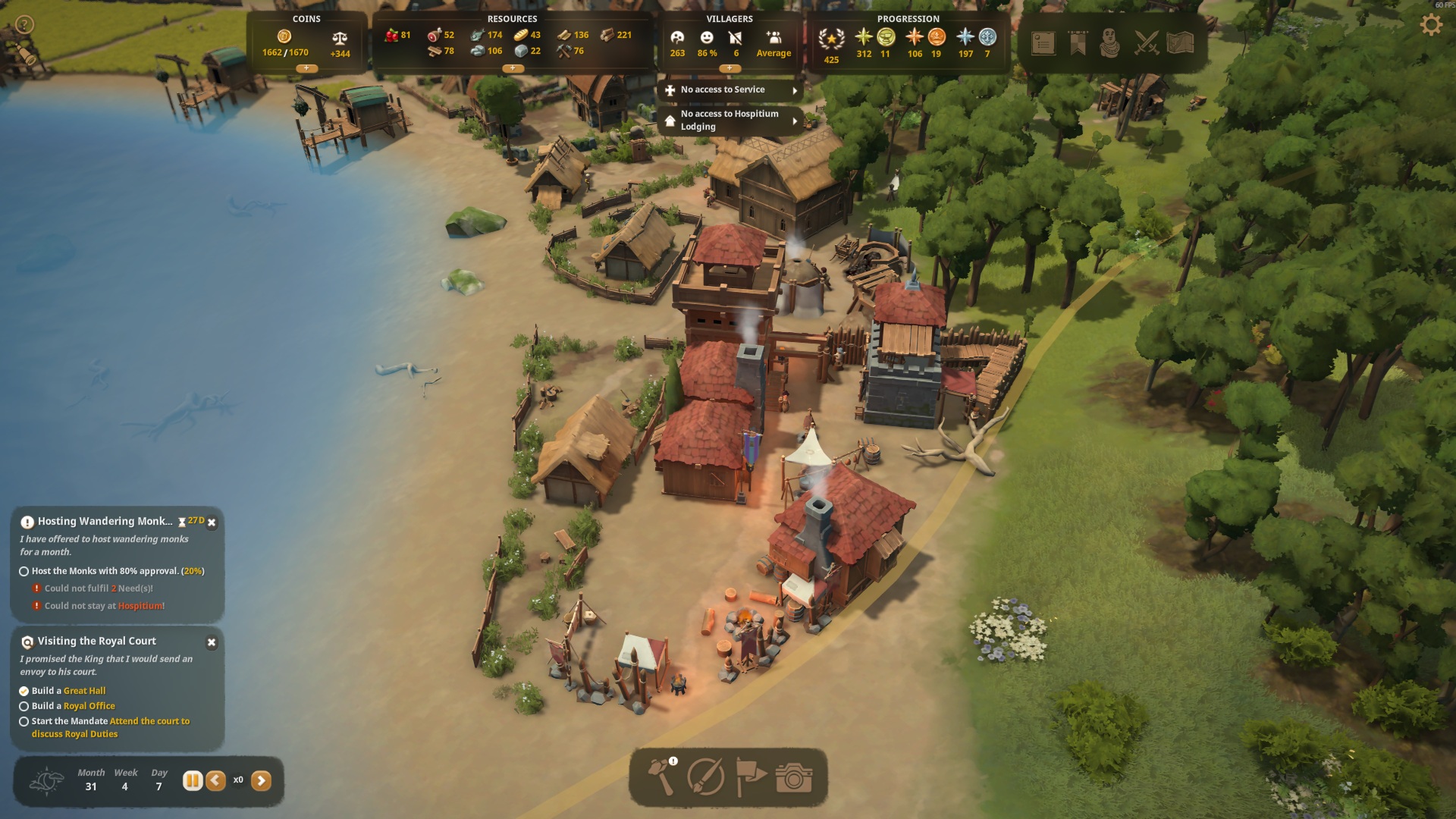Decrease game speed with left arrow
The width and height of the screenshot is (1456, 819).
tap(216, 780)
